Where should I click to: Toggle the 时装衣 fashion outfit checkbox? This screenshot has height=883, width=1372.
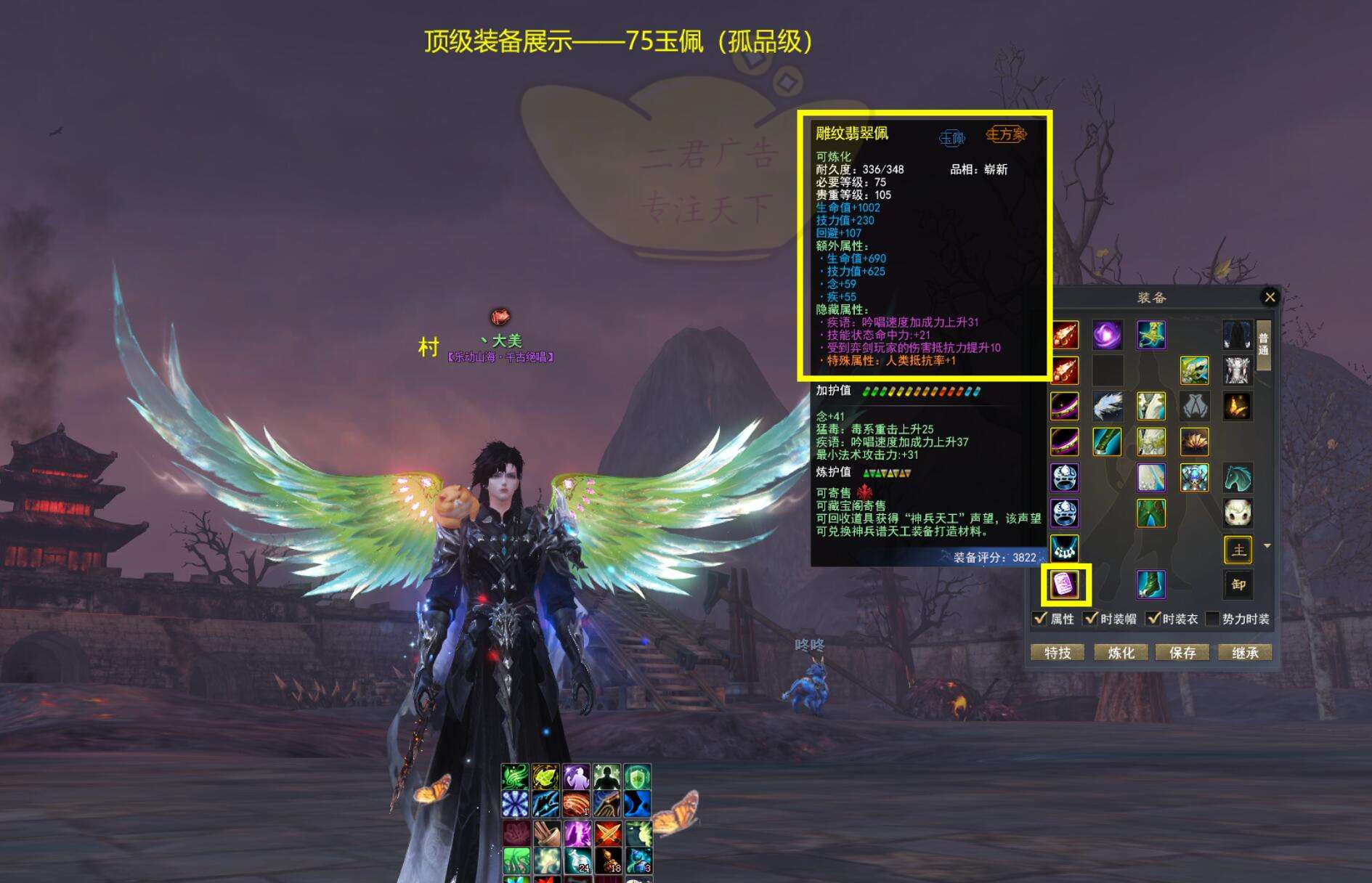[1153, 619]
